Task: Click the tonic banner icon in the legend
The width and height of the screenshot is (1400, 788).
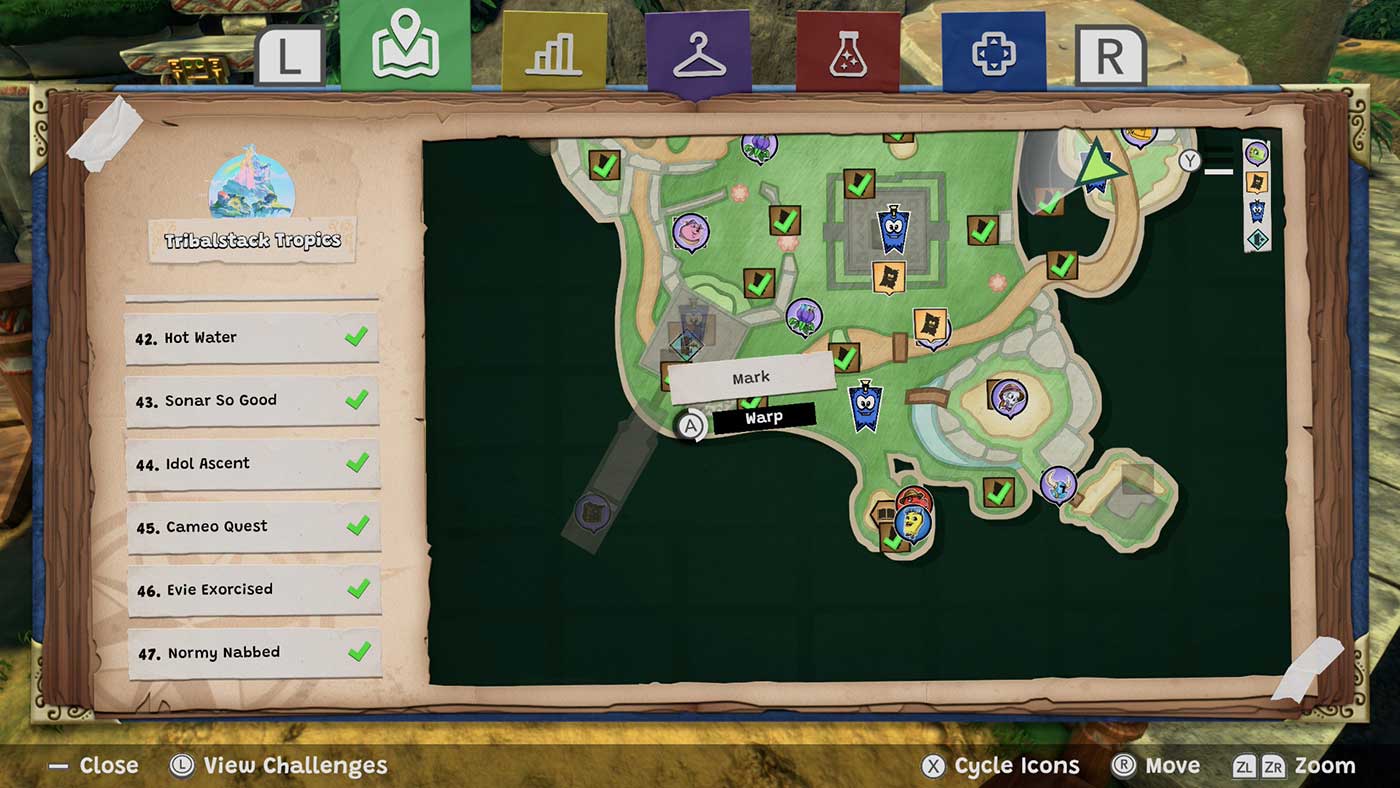Action: pyautogui.click(x=1255, y=212)
